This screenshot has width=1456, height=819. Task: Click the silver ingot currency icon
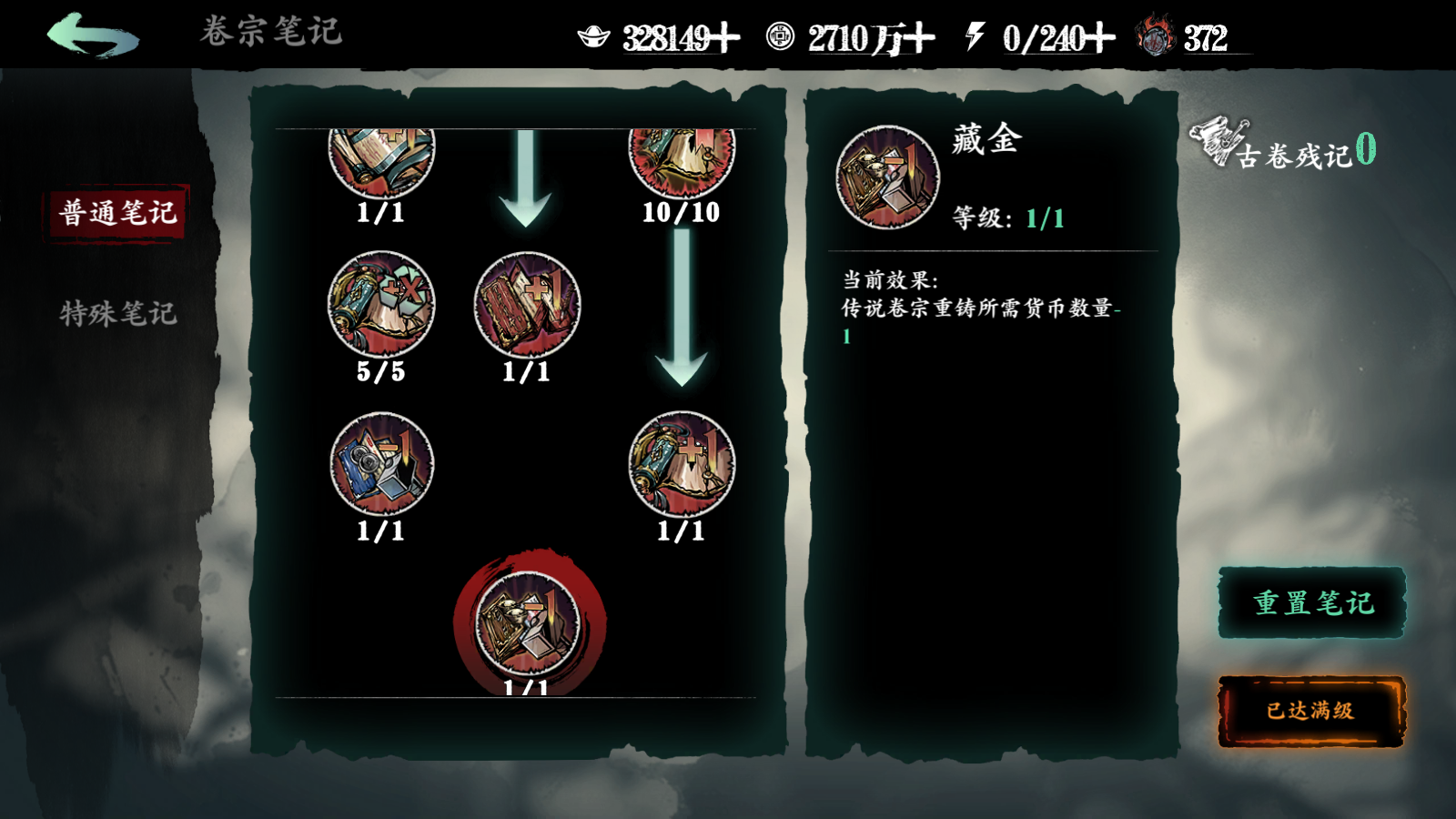point(596,35)
